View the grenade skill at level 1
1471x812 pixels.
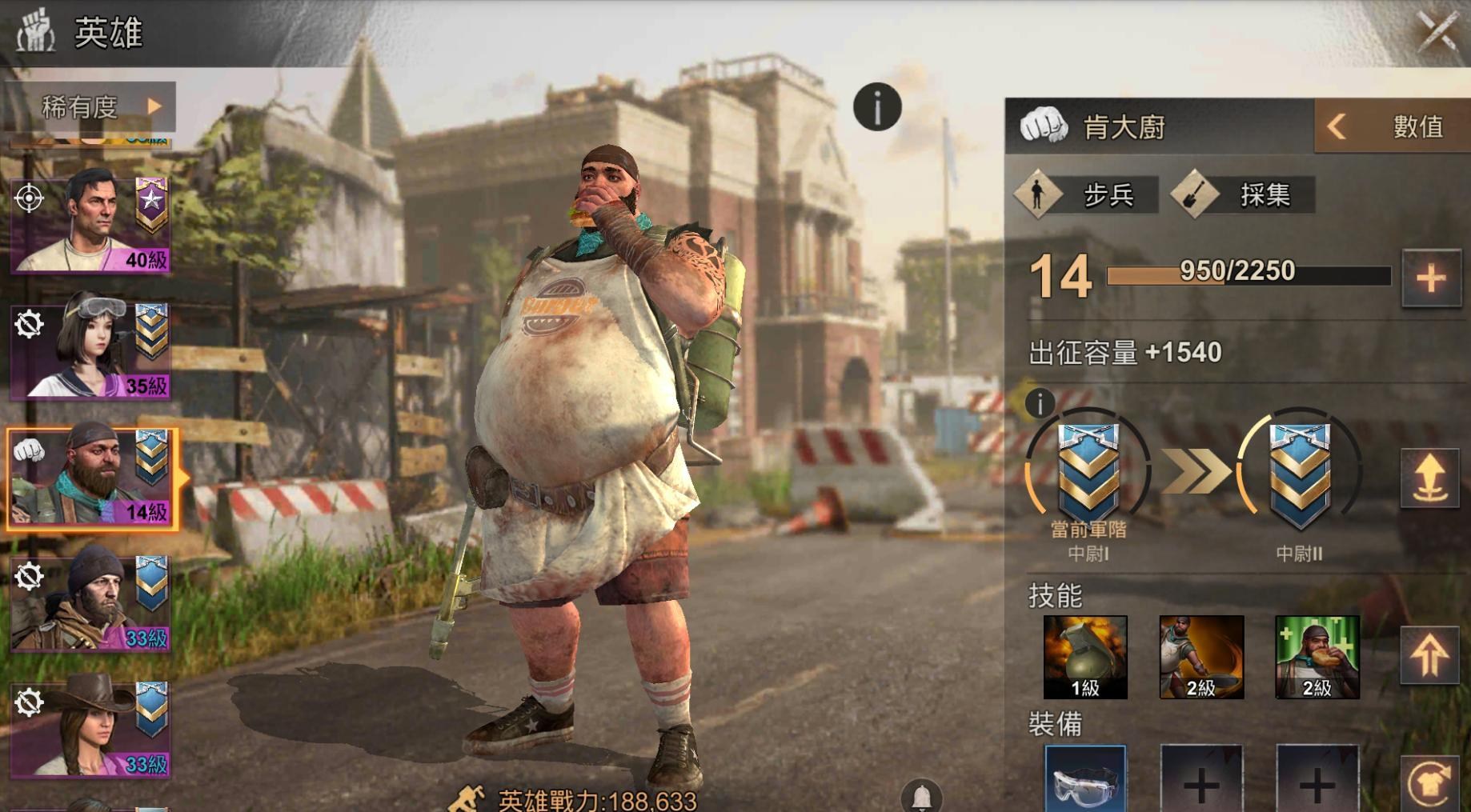1085,657
